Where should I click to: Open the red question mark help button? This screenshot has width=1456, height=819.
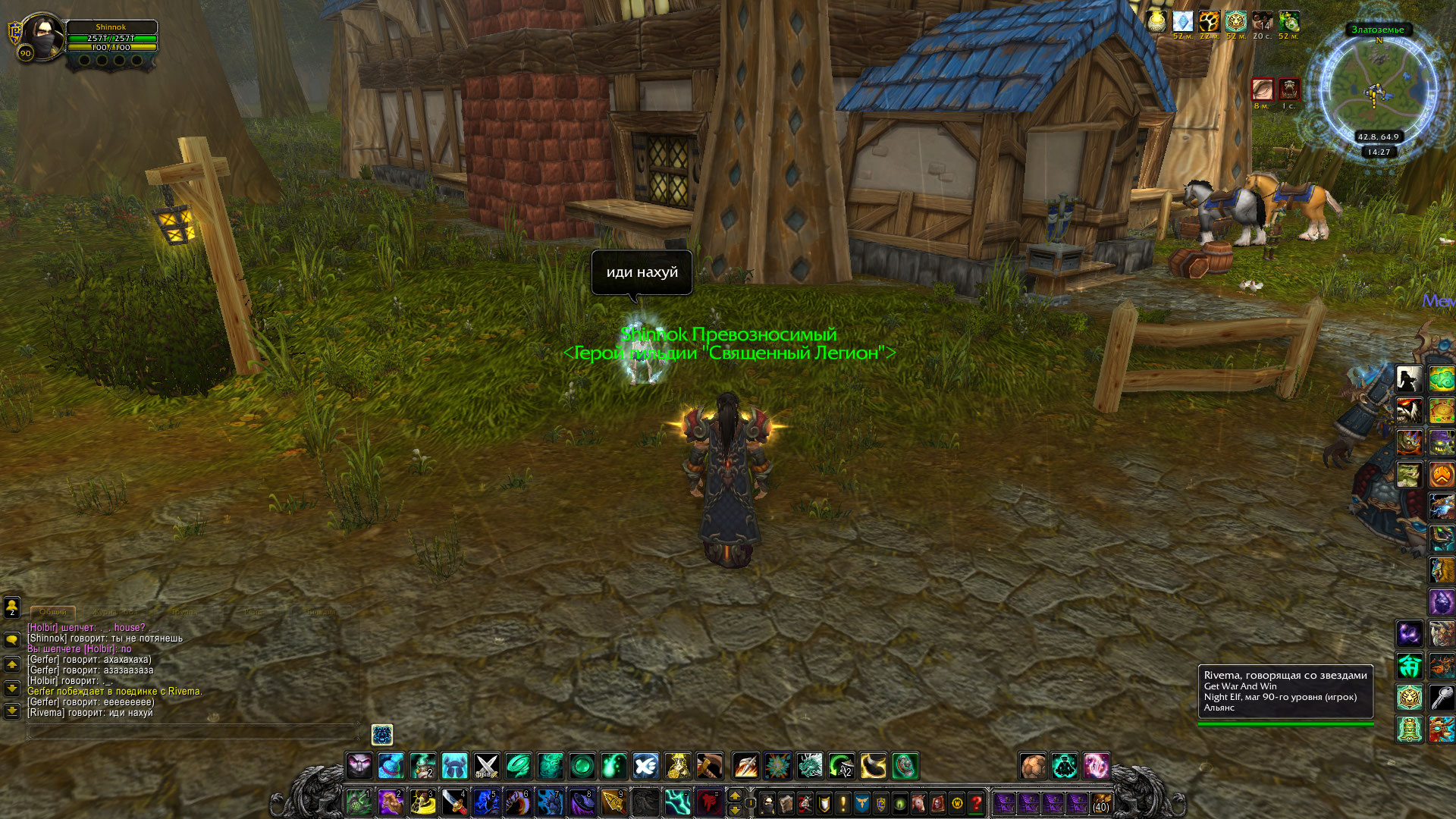click(x=976, y=802)
